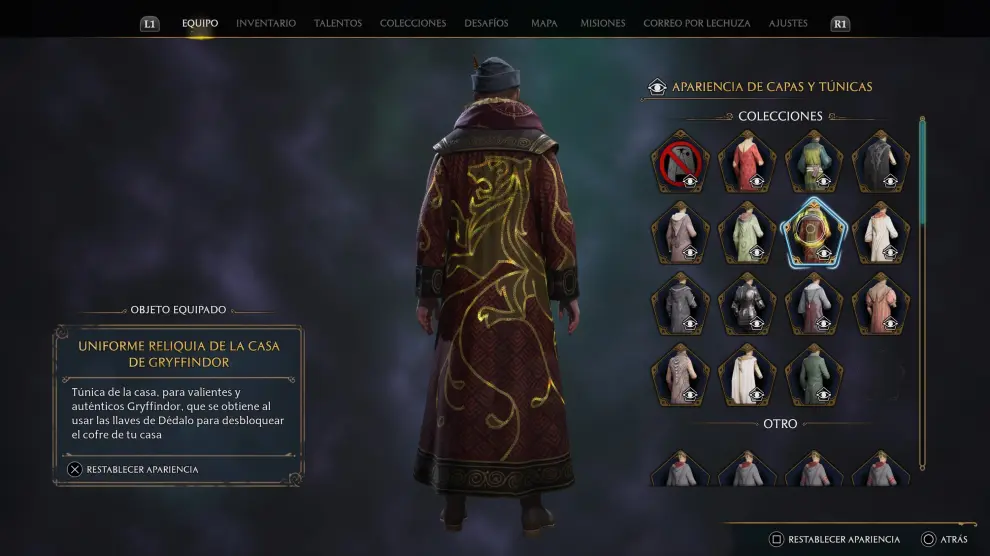Go to the Ajustes tab
990x556 pixels.
[788, 23]
